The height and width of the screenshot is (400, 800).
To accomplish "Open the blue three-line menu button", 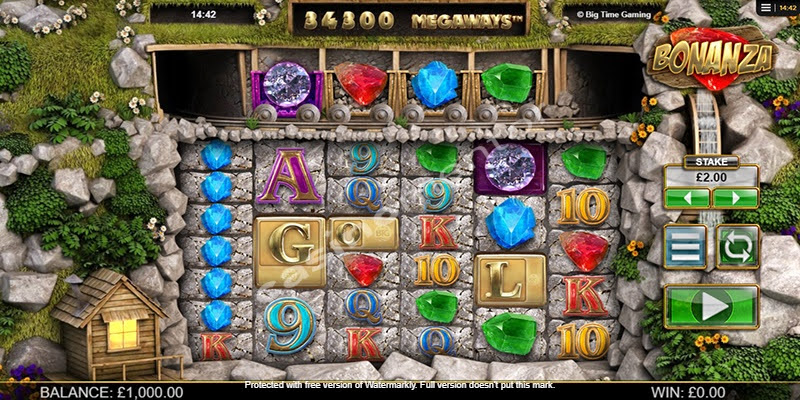I will click(685, 246).
